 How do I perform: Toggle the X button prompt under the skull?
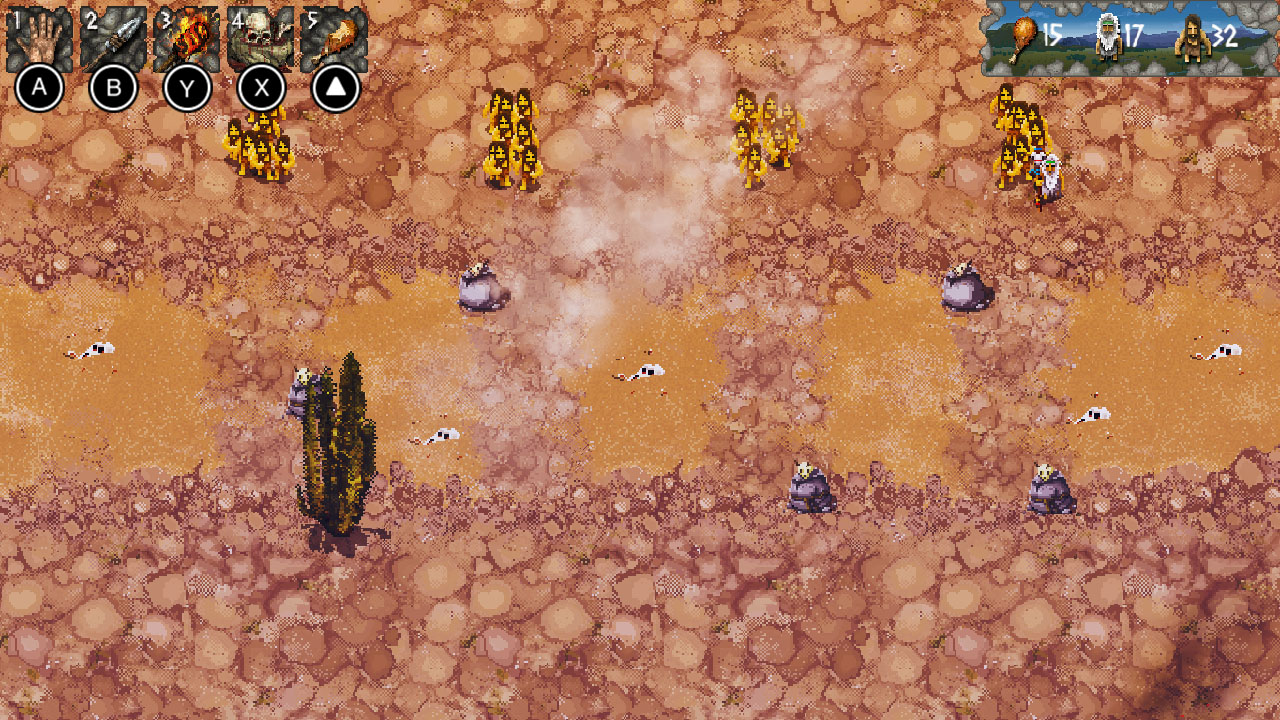pos(261,87)
